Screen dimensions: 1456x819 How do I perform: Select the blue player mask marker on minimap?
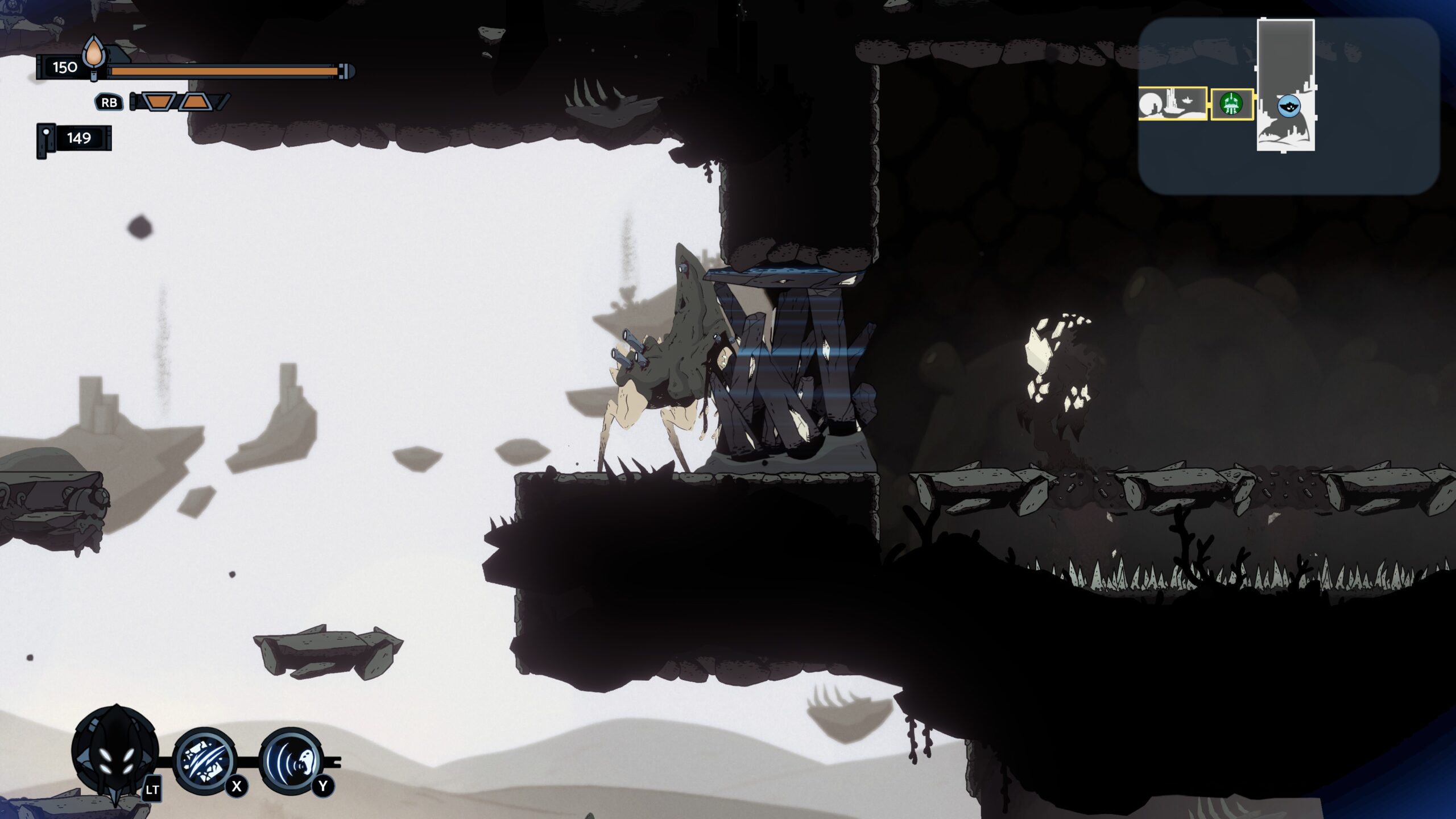(x=1289, y=106)
